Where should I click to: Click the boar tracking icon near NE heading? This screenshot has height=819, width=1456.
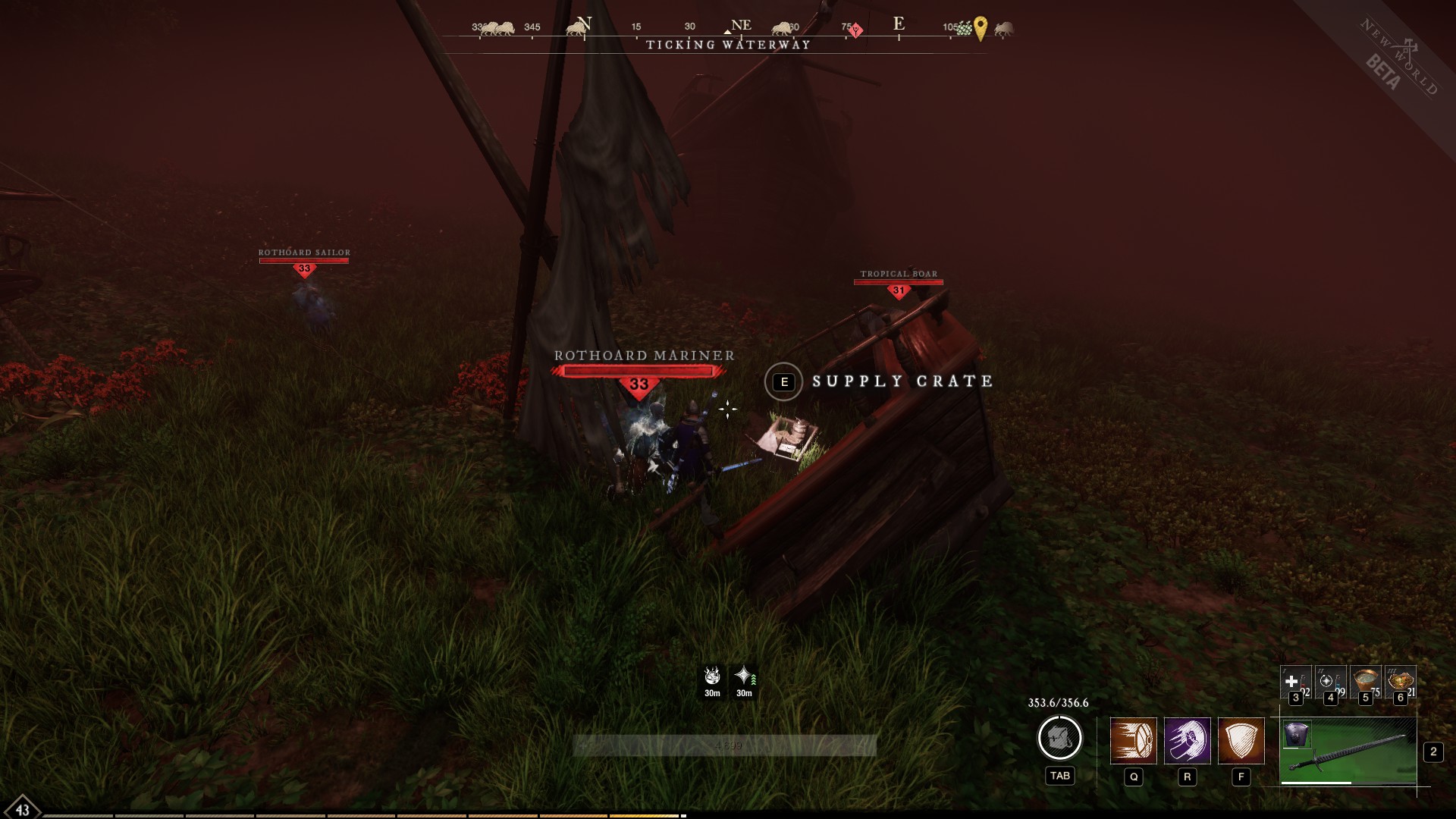[x=781, y=27]
